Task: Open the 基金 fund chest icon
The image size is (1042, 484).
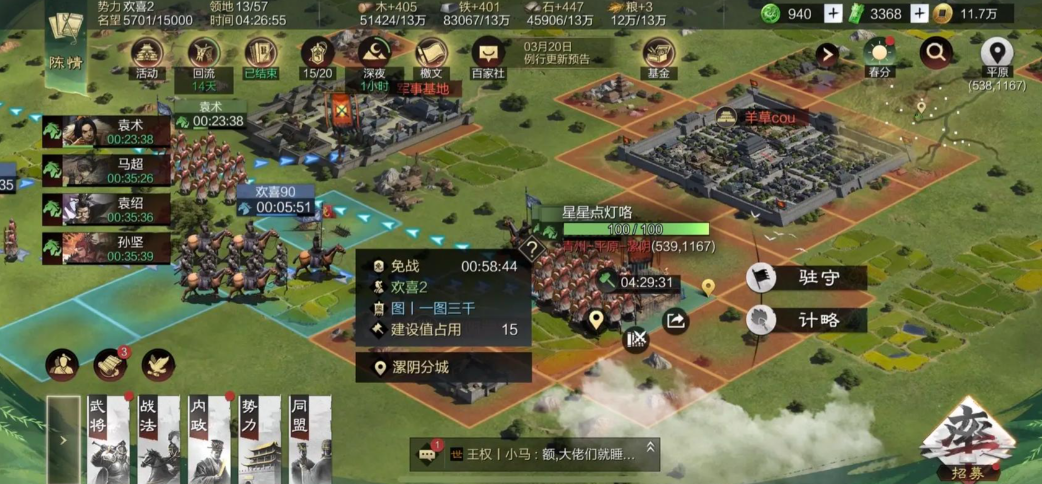Action: pyautogui.click(x=659, y=54)
